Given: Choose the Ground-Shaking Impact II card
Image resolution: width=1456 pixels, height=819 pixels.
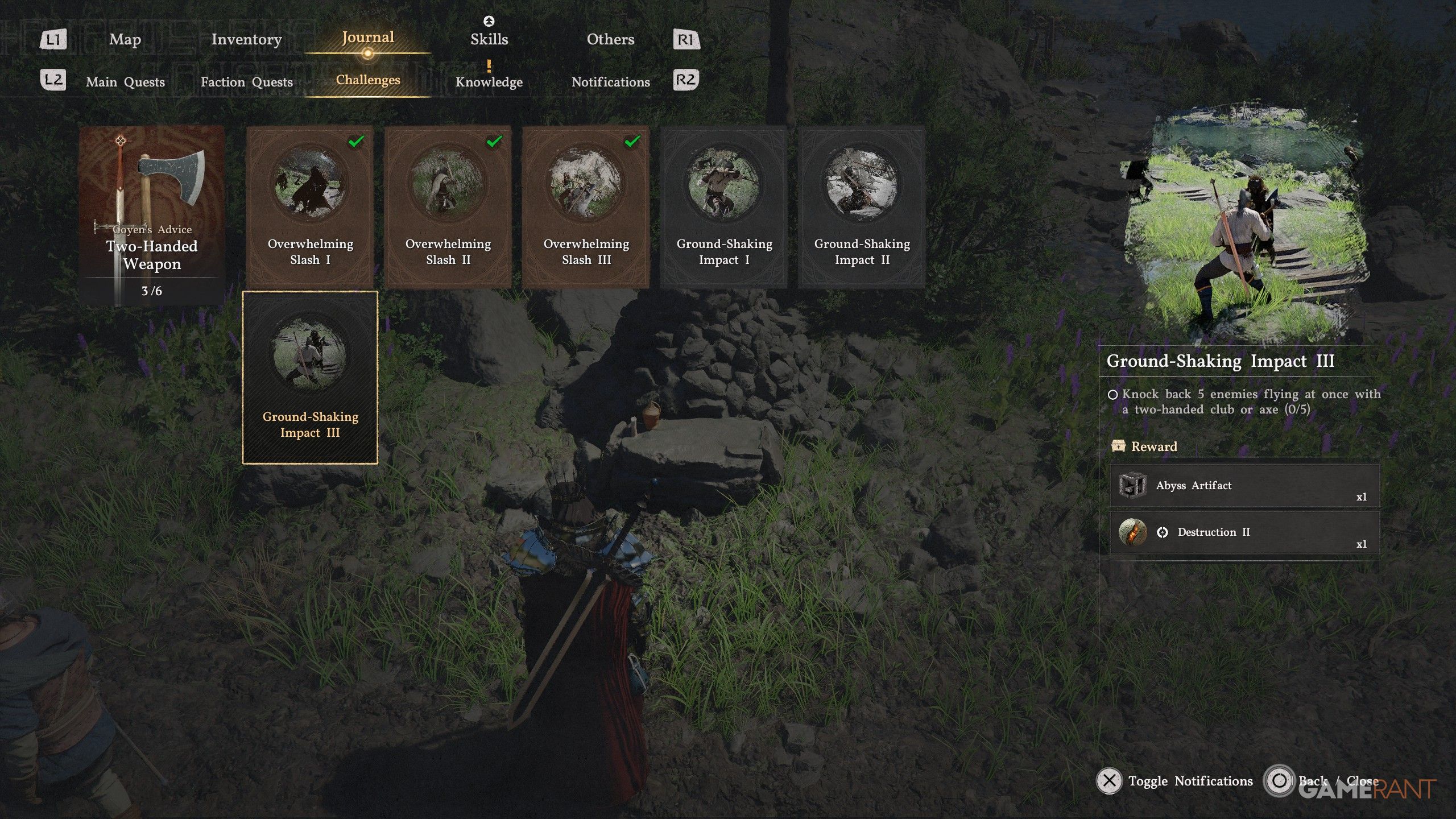Looking at the screenshot, I should coord(862,206).
